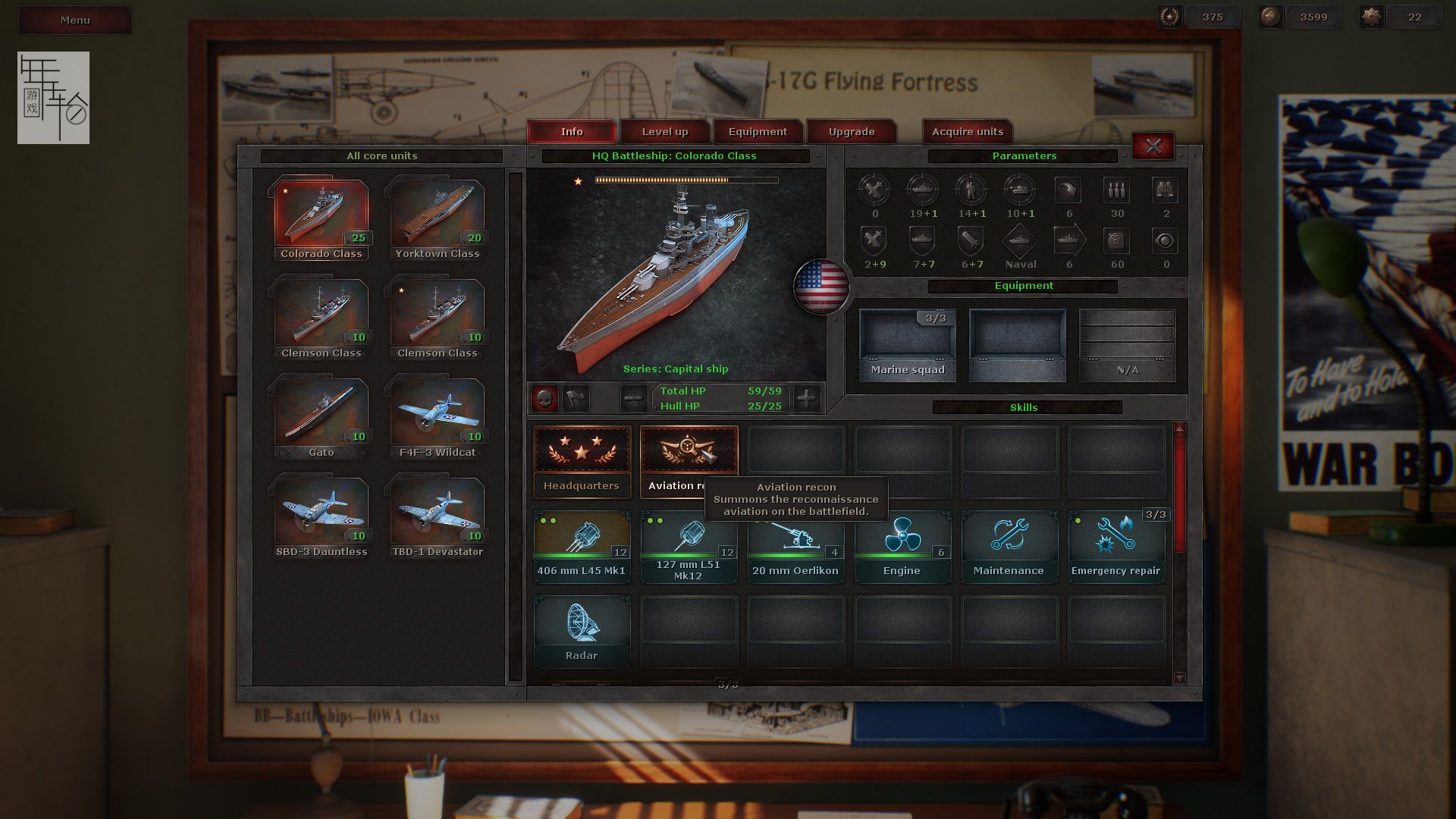Open the Equipment tab
The image size is (1456, 819).
pyautogui.click(x=758, y=132)
